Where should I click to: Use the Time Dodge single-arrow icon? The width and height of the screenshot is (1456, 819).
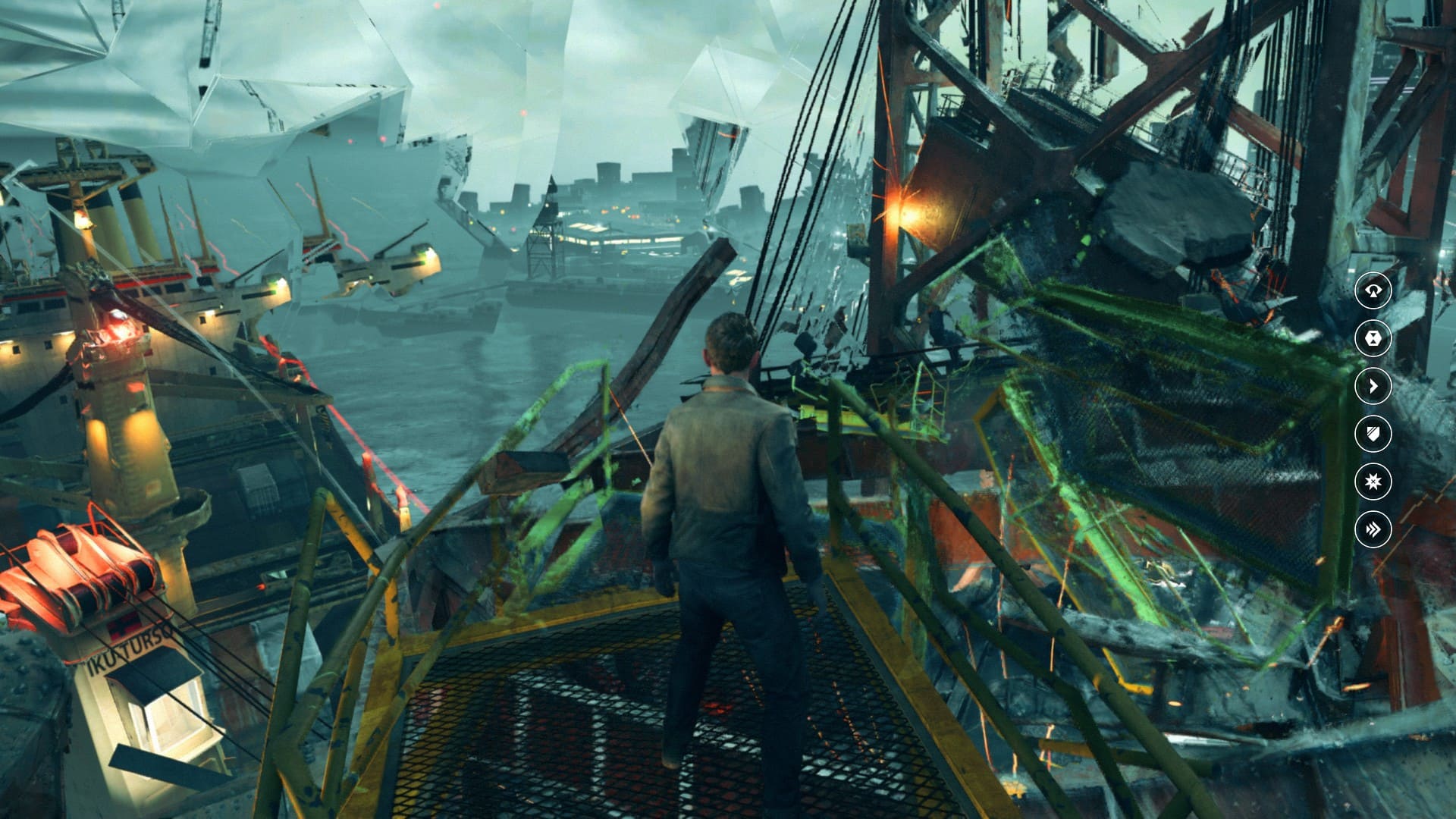coord(1373,386)
